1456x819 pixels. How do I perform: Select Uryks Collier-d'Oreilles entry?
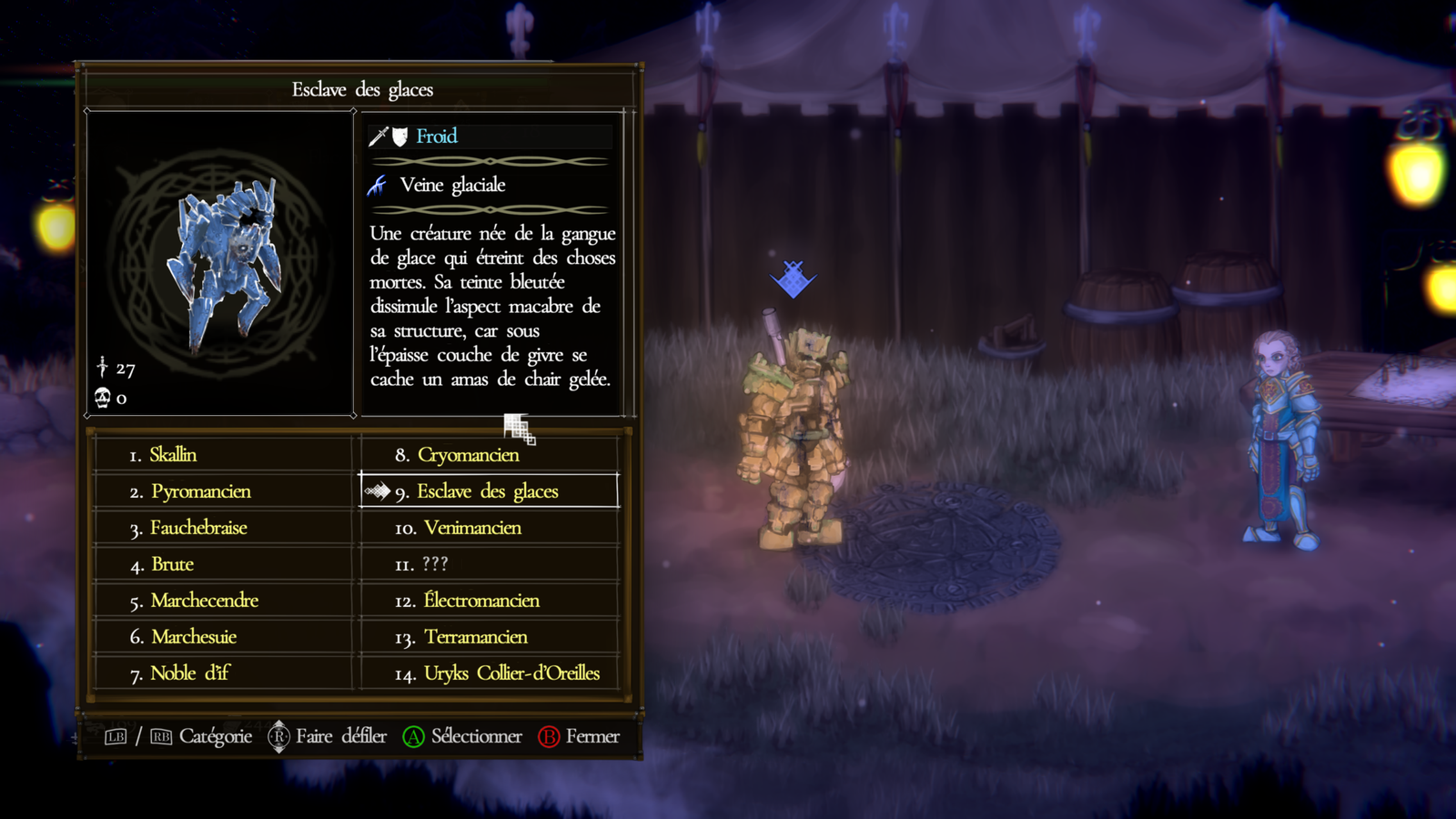[511, 673]
